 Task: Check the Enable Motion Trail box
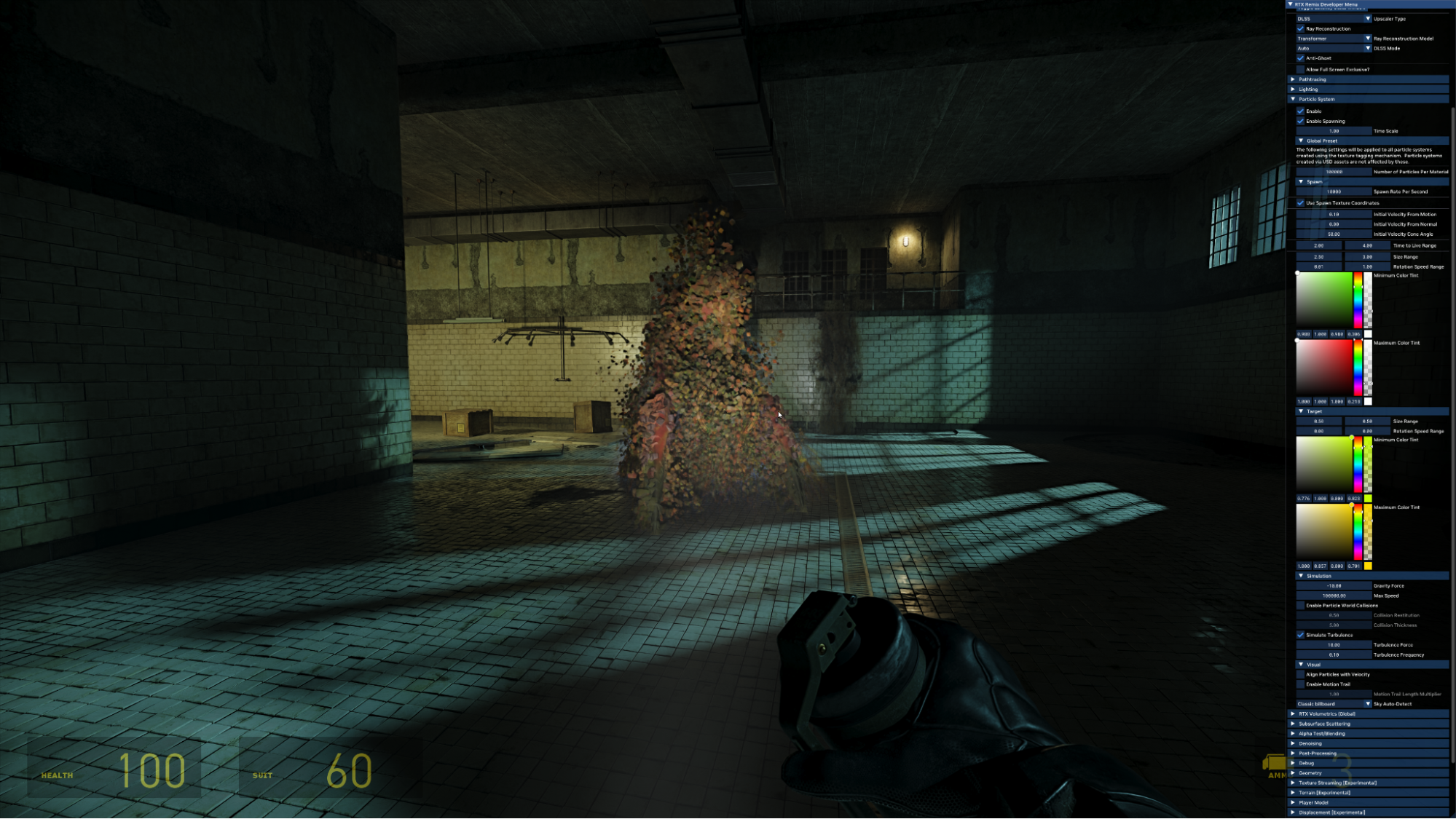click(x=1301, y=684)
